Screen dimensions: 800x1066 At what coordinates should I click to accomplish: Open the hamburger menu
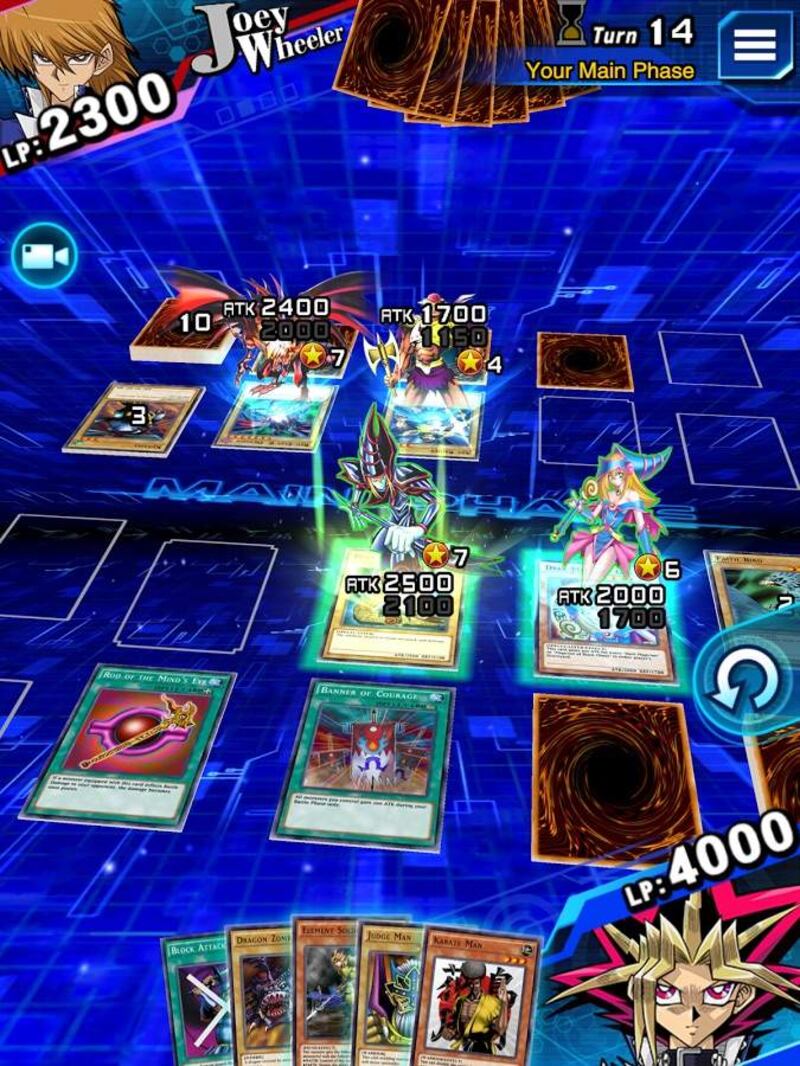[x=756, y=45]
